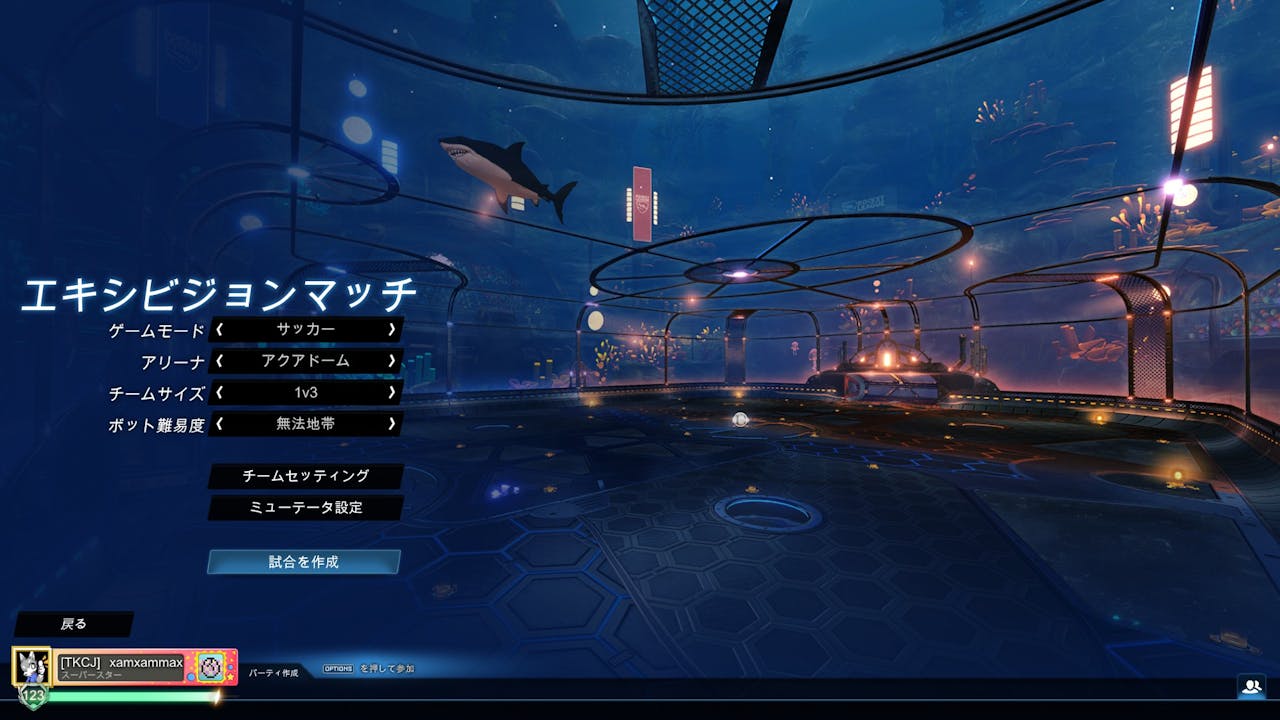Open チームセッティング
This screenshot has height=720, width=1280.
pos(305,477)
